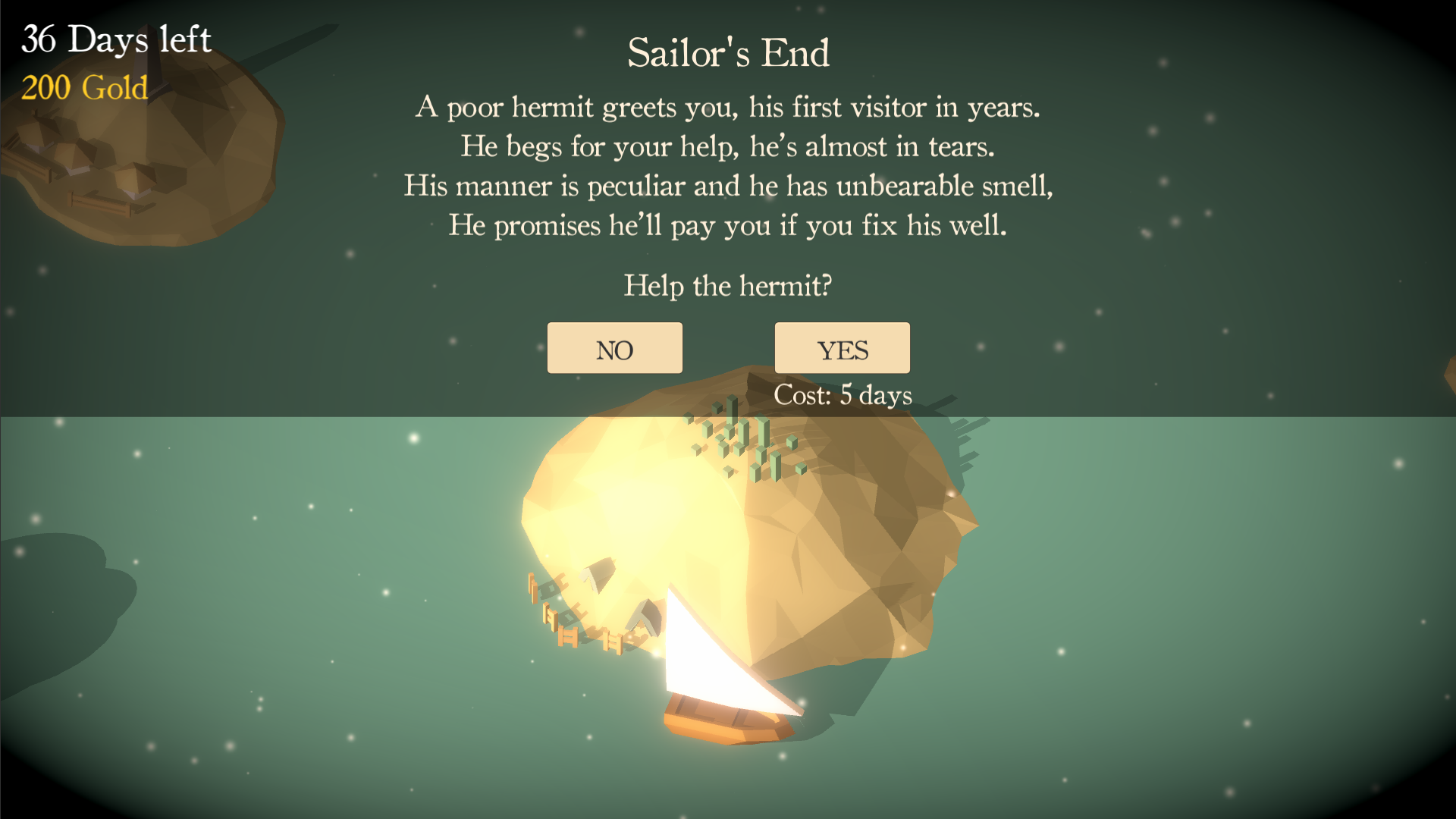Click the poem line about fixing his well
This screenshot has width=1456, height=819.
[726, 224]
